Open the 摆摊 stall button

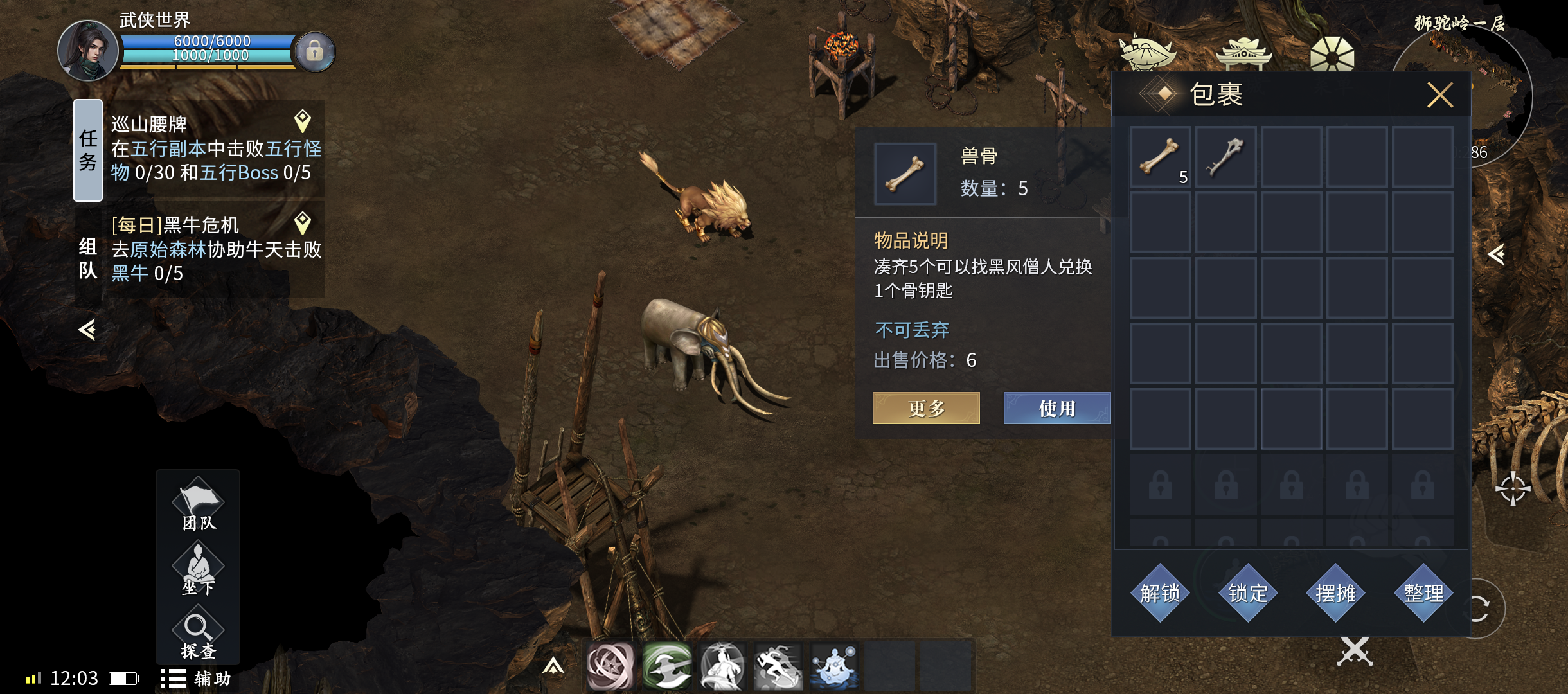(x=1335, y=592)
